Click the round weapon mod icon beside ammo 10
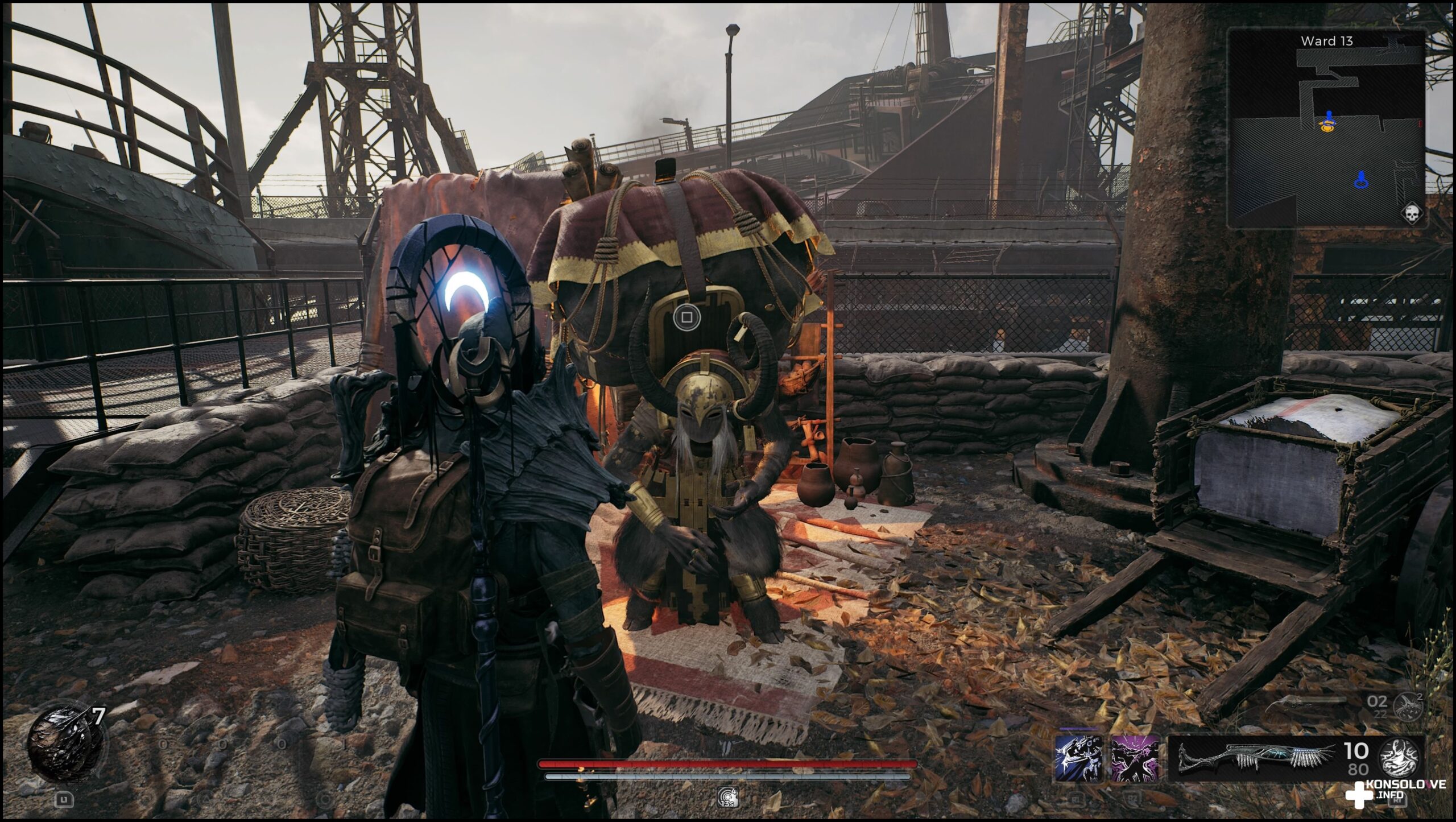The width and height of the screenshot is (1456, 822). click(x=1401, y=758)
